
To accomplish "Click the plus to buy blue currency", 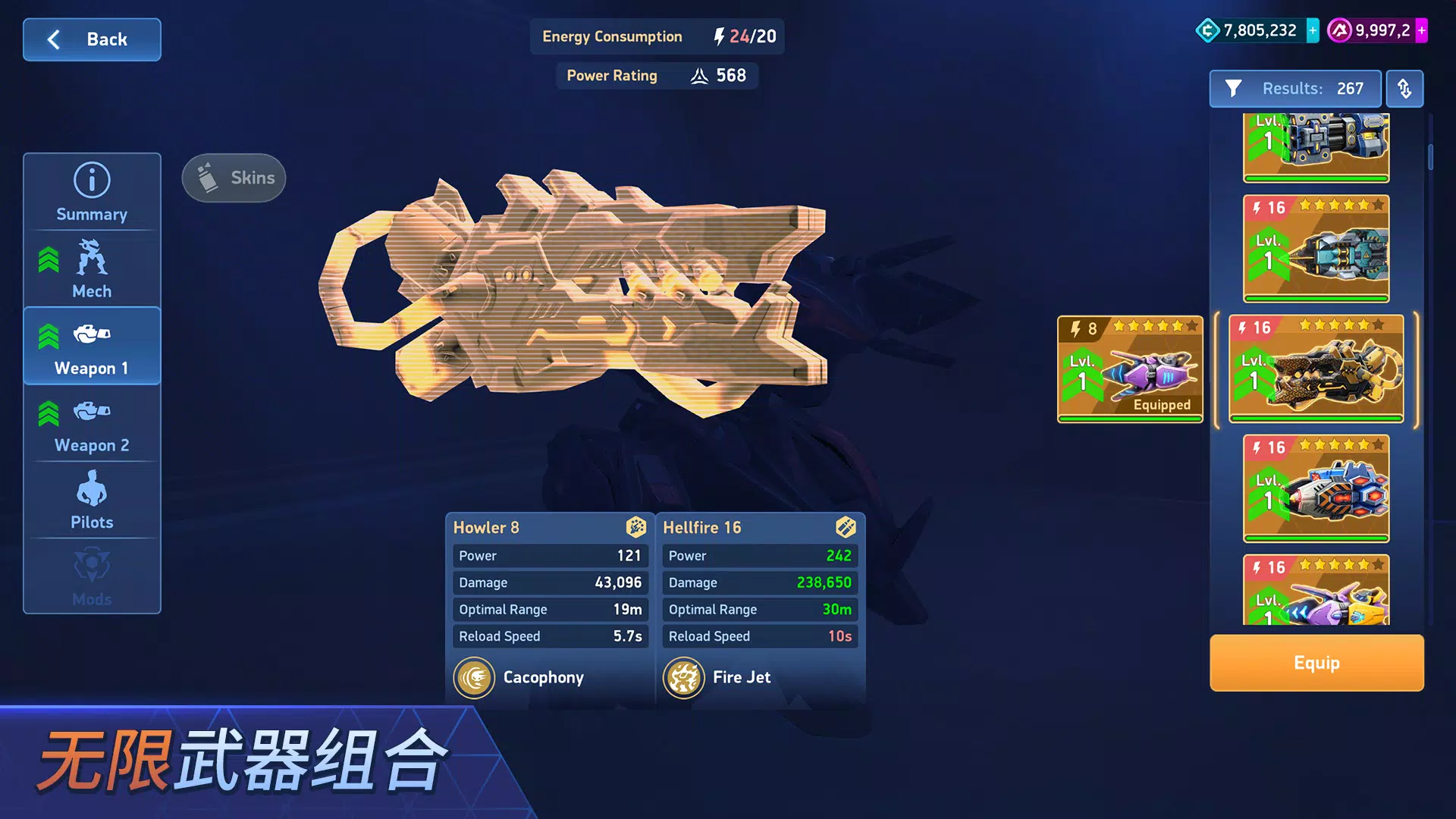I will (x=1311, y=31).
